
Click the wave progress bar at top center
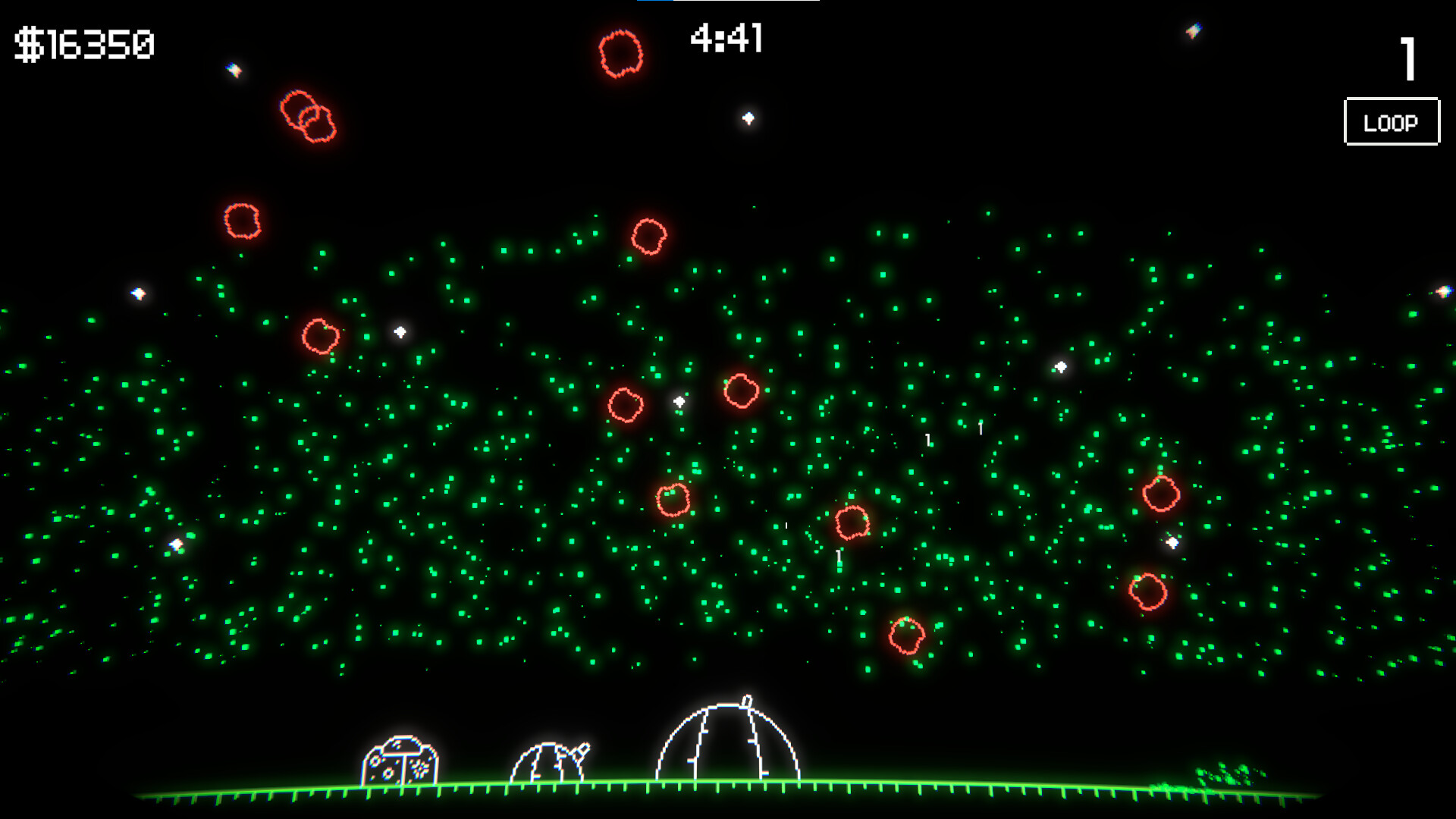[x=728, y=4]
